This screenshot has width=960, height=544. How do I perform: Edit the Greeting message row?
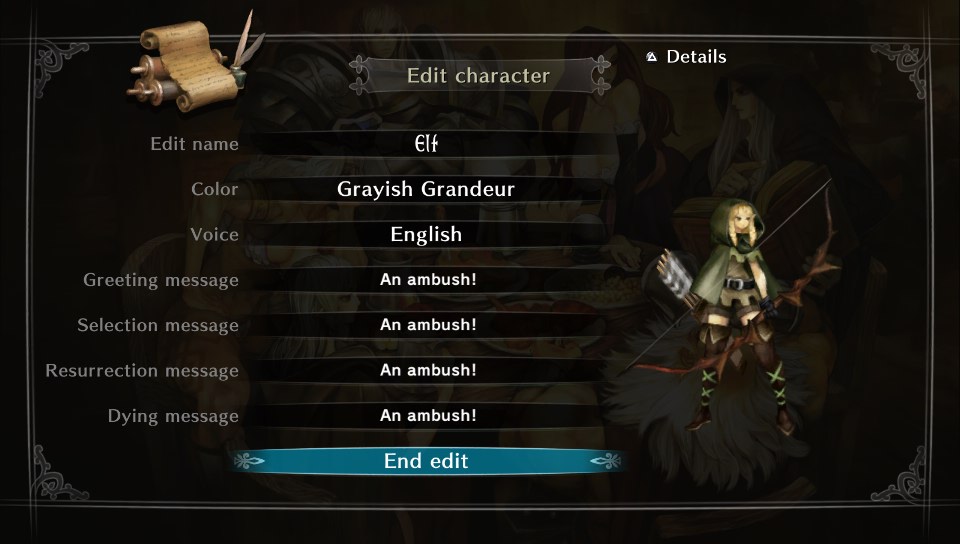point(427,280)
